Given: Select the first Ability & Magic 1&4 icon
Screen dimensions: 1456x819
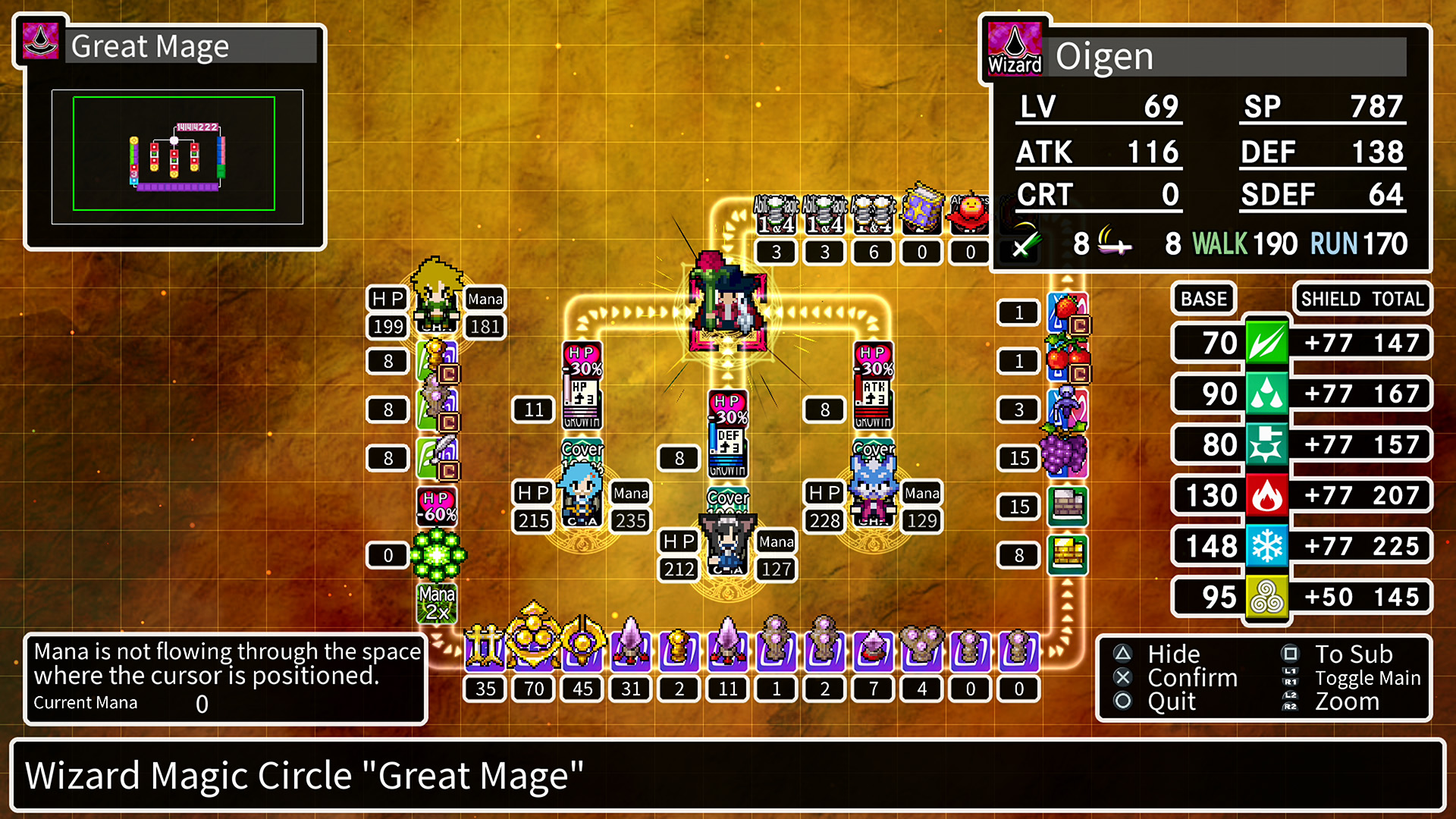Looking at the screenshot, I should pyautogui.click(x=776, y=215).
